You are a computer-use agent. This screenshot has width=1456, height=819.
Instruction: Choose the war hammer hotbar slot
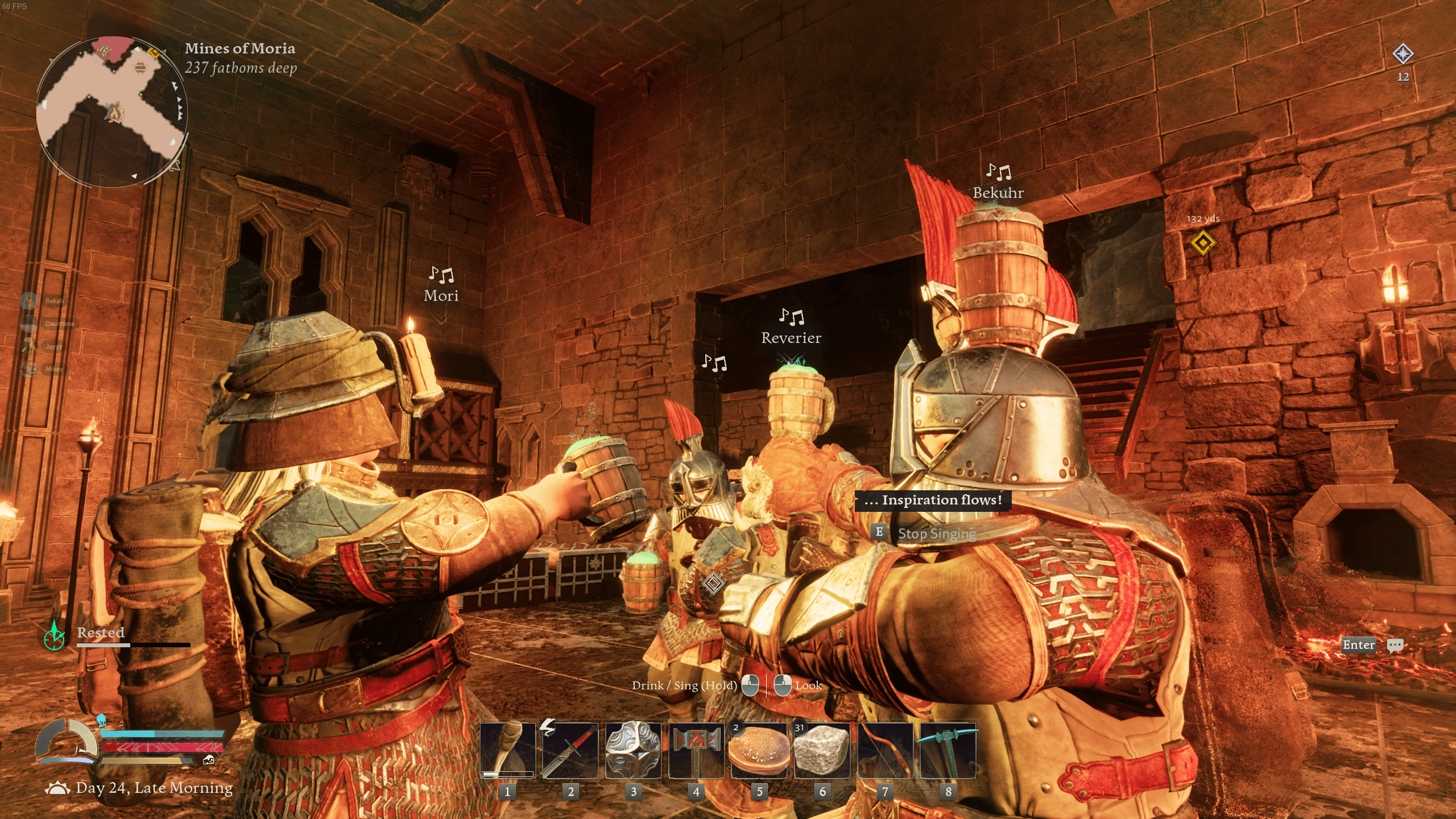point(696,751)
